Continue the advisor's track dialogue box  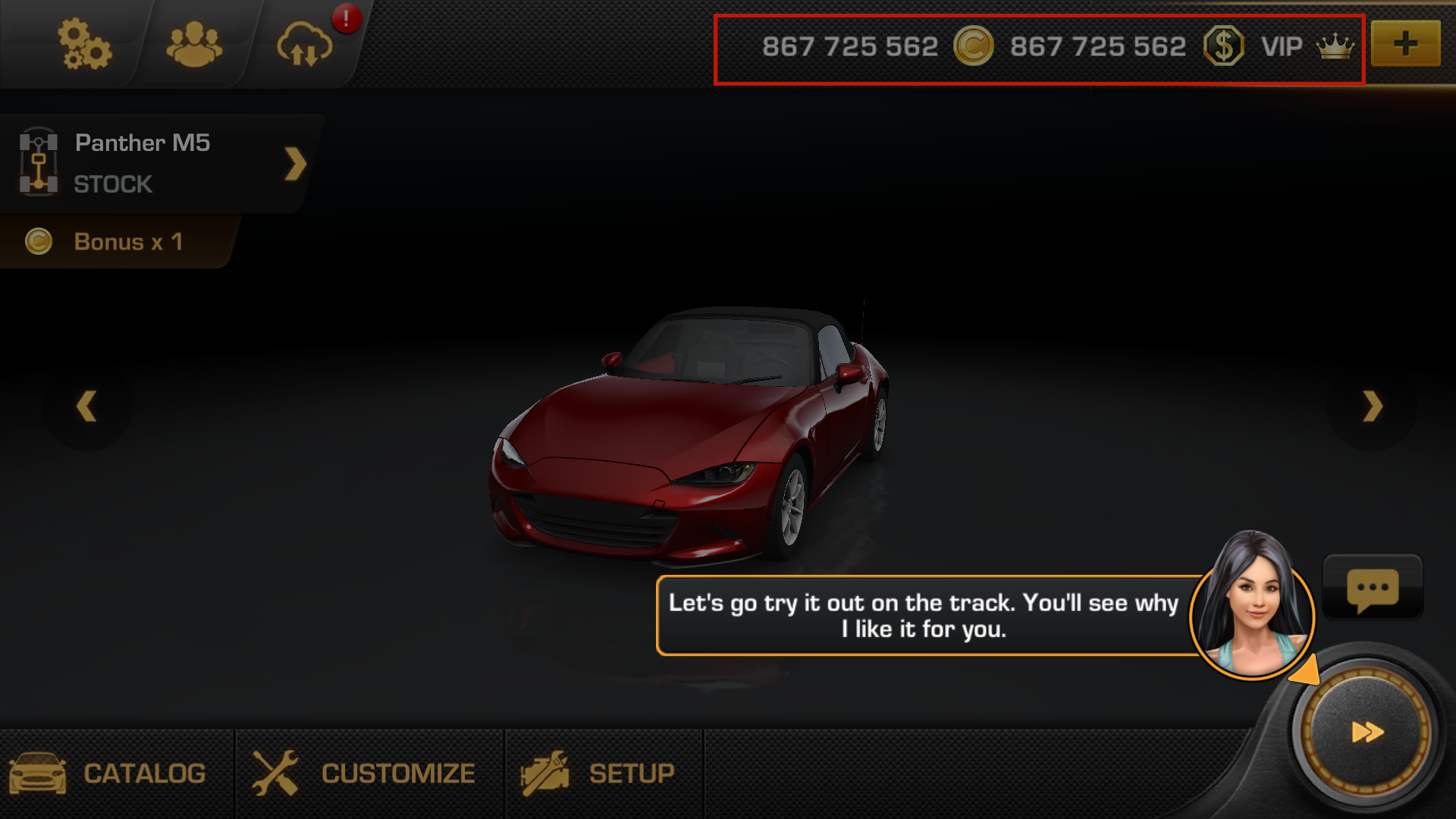[x=923, y=616]
